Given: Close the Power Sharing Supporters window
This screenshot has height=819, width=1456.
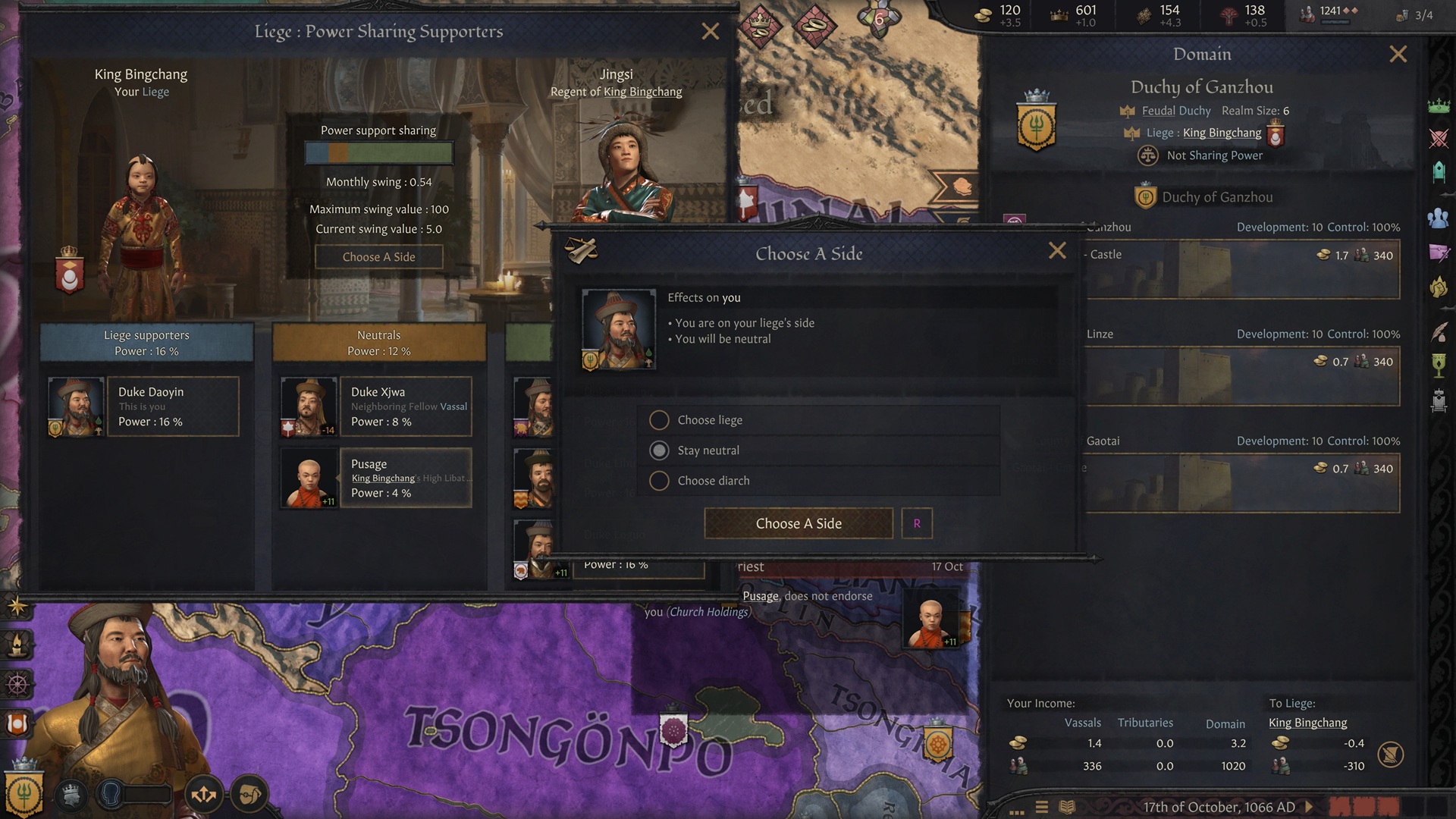Looking at the screenshot, I should click(x=711, y=31).
